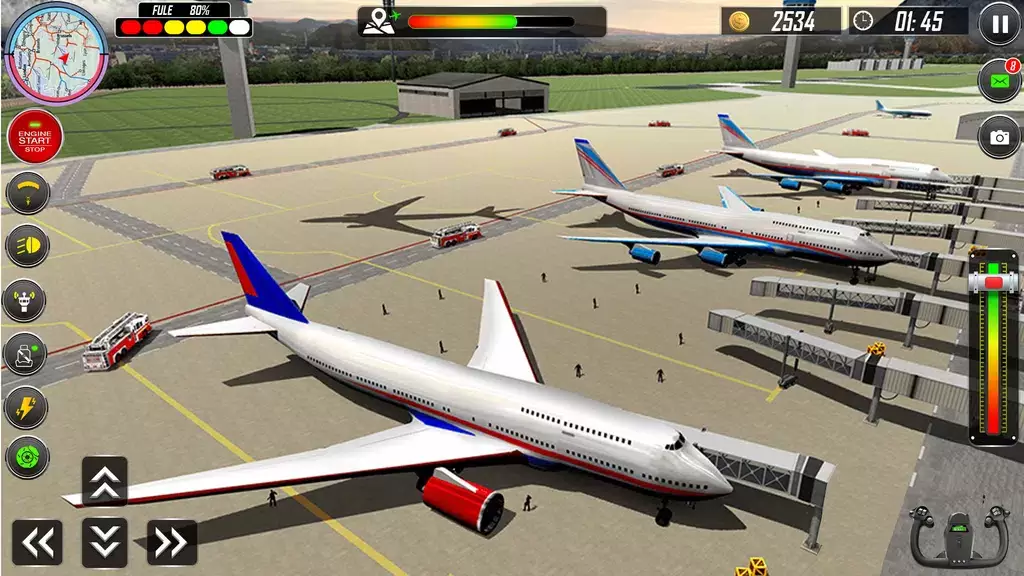Screen dimensions: 1024x576
Task: Steer left with the double left-arrow
Action: (38, 542)
